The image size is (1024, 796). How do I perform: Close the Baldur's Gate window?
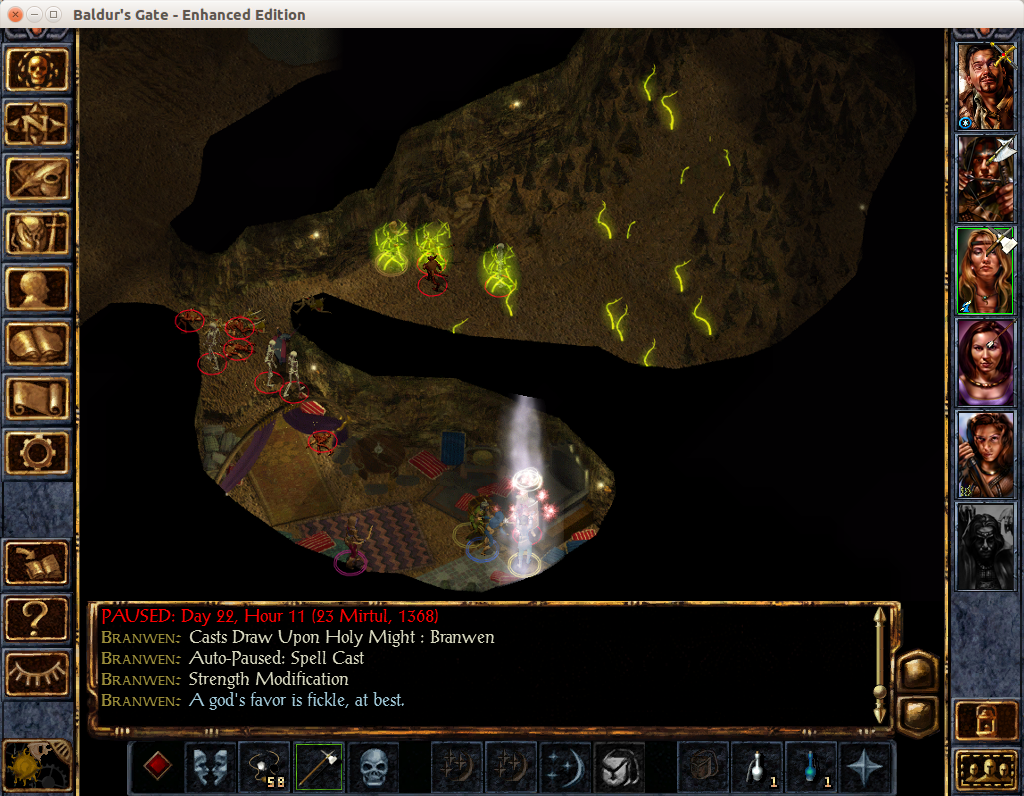pos(16,15)
